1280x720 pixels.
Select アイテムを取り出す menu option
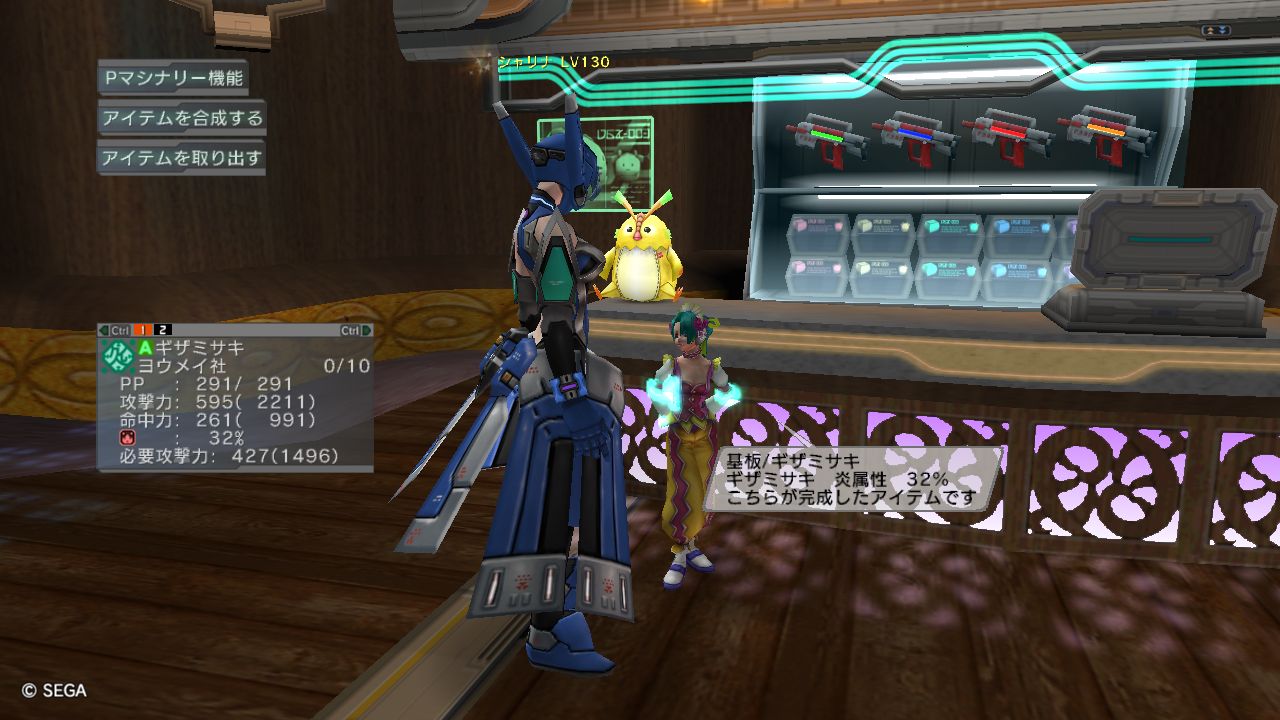pyautogui.click(x=181, y=158)
